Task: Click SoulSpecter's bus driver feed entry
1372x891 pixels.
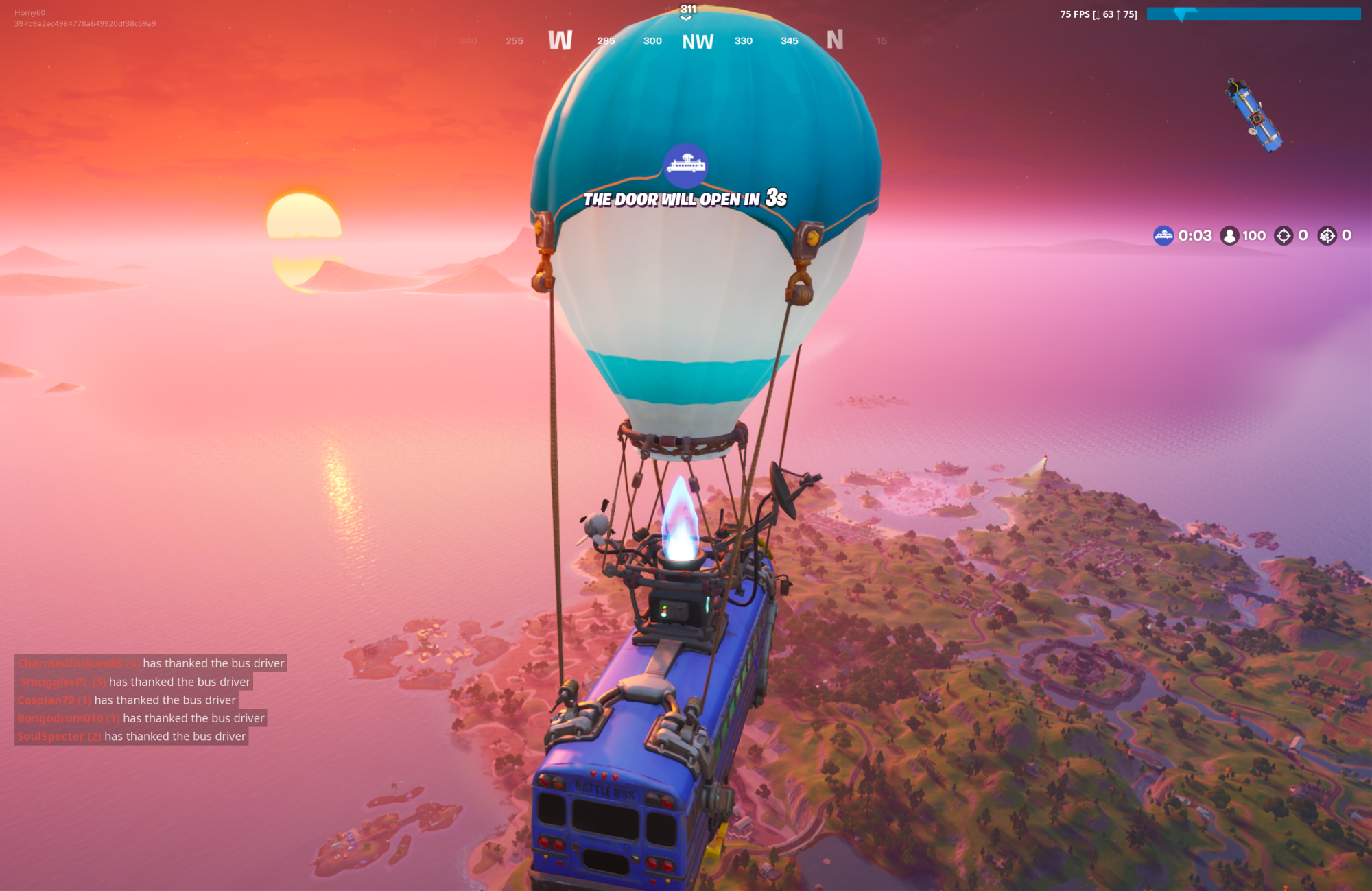Action: (x=131, y=737)
